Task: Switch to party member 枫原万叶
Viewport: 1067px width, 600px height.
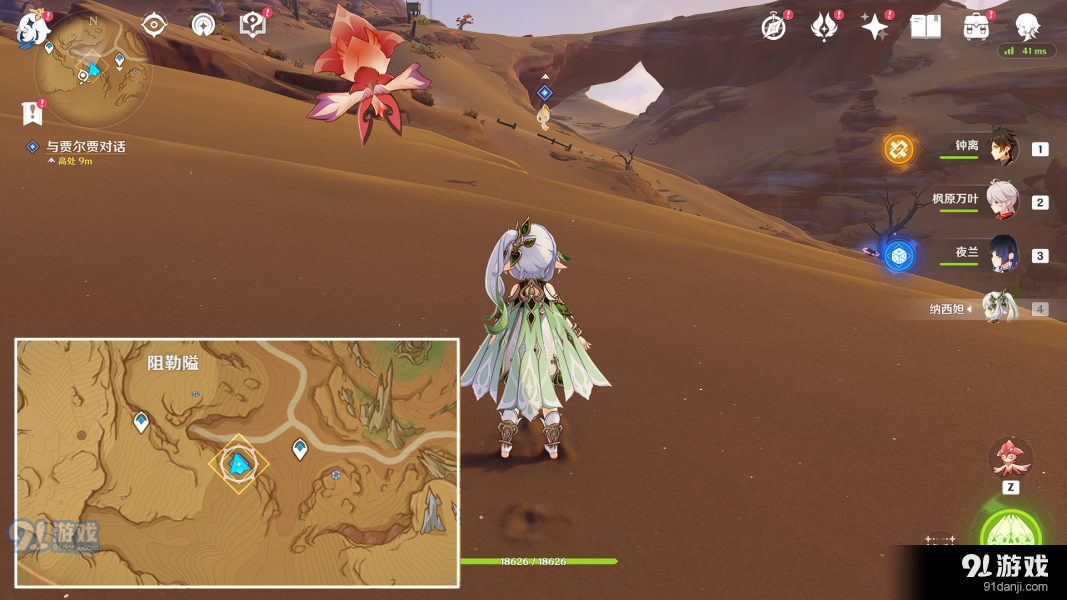Action: click(1002, 201)
